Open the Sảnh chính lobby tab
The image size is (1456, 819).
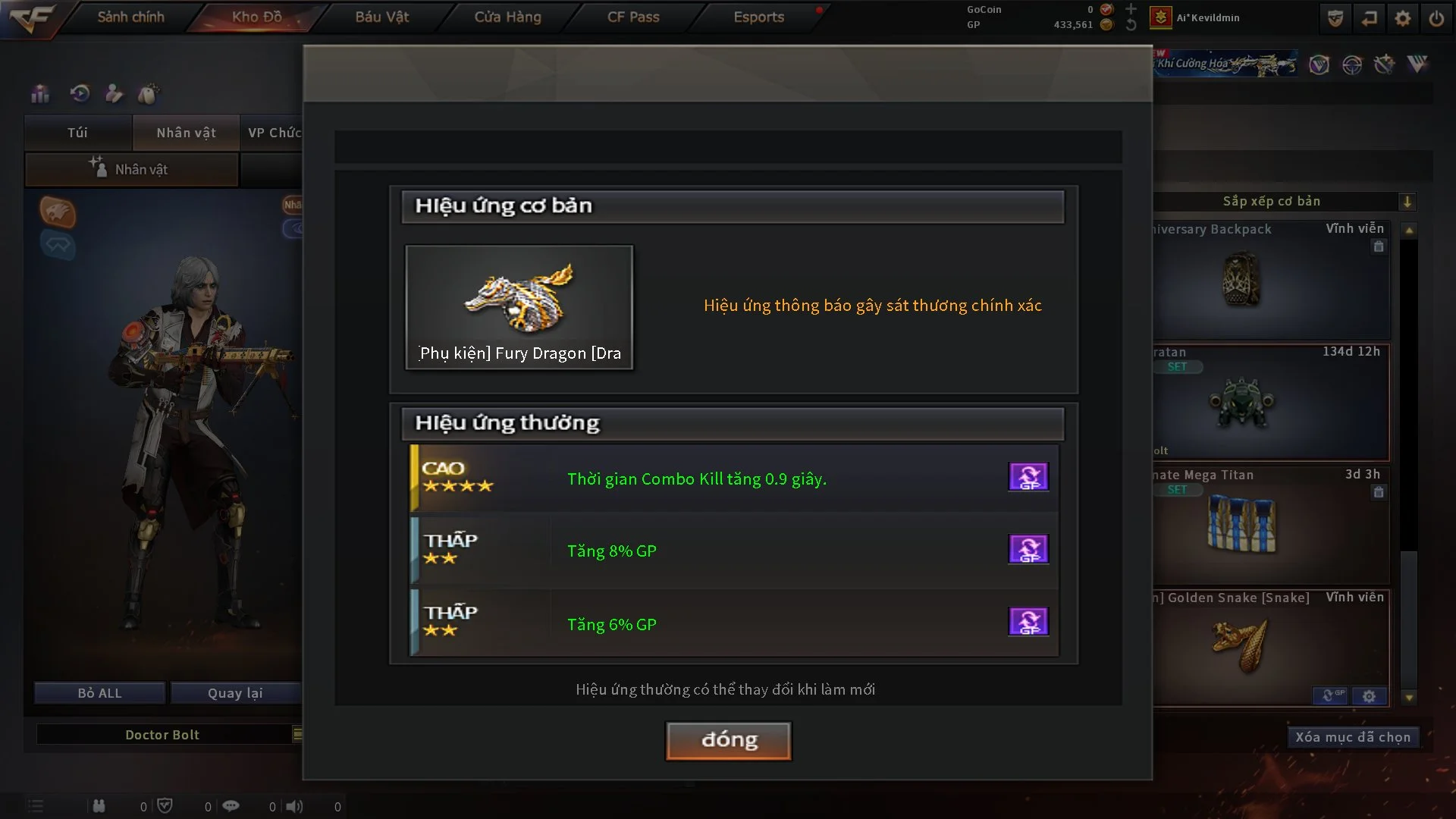point(130,17)
